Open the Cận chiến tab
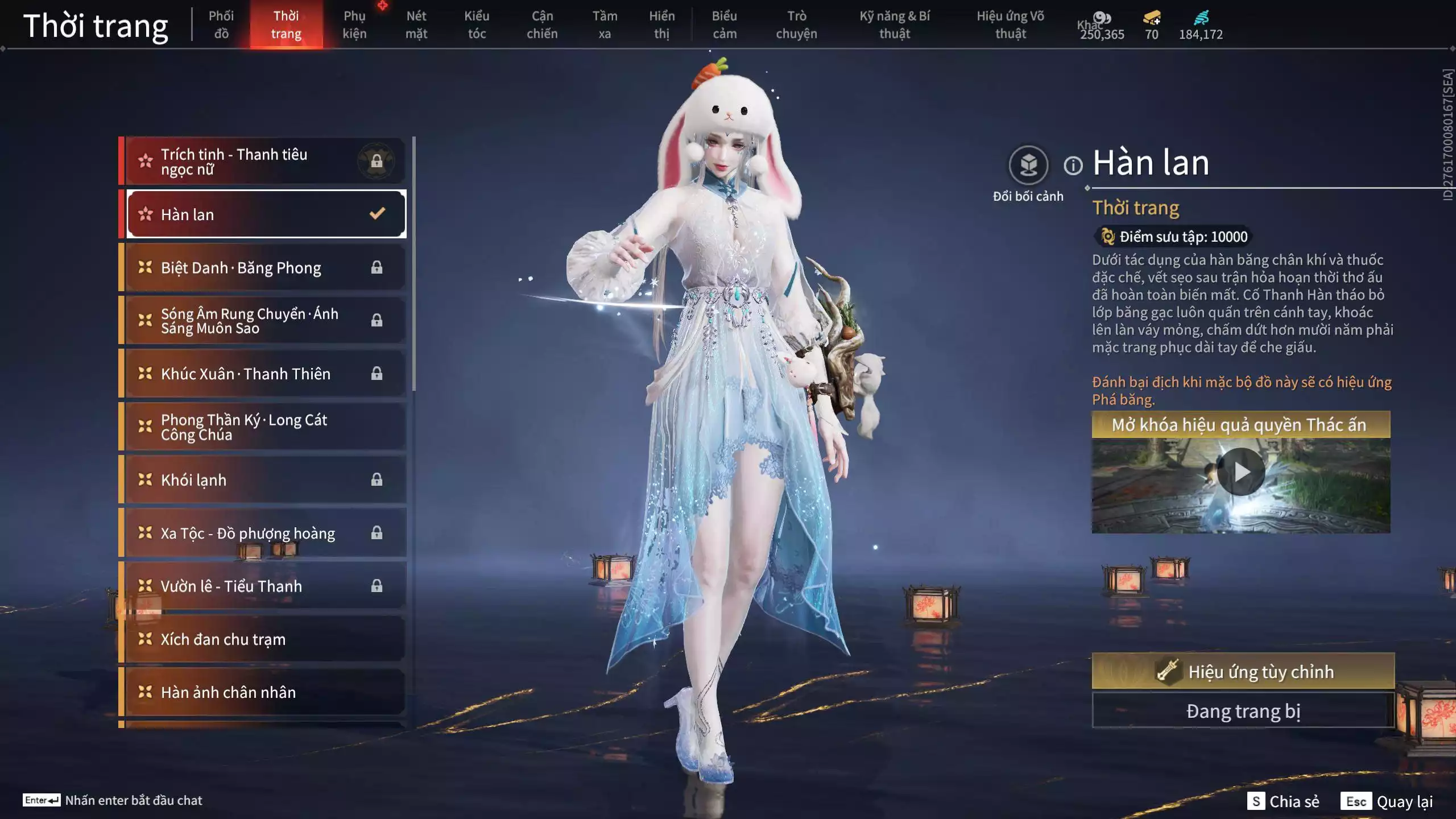This screenshot has width=1456, height=819. click(x=542, y=24)
